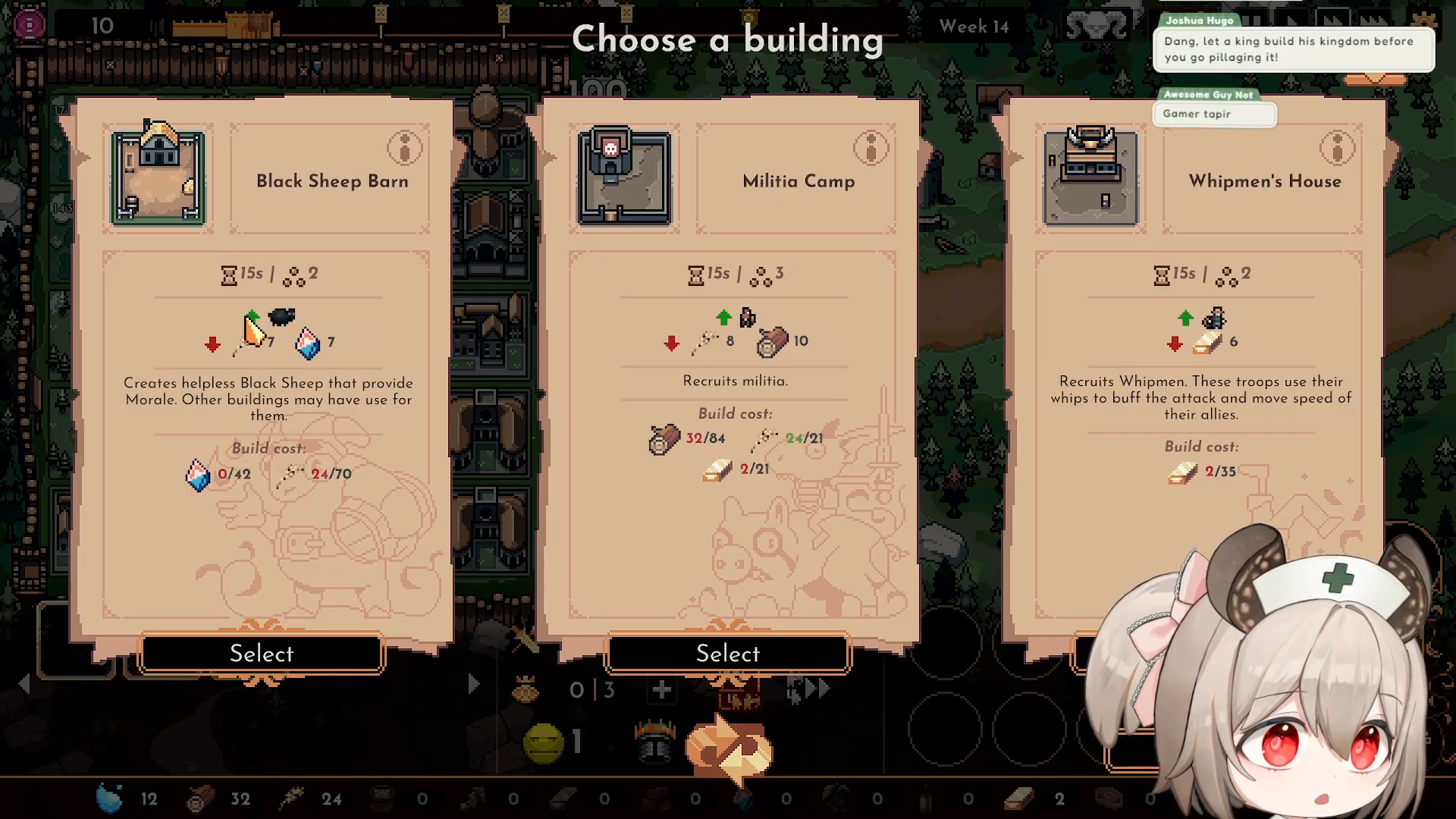
Task: Show info for Whipmen's House
Action: (1337, 148)
